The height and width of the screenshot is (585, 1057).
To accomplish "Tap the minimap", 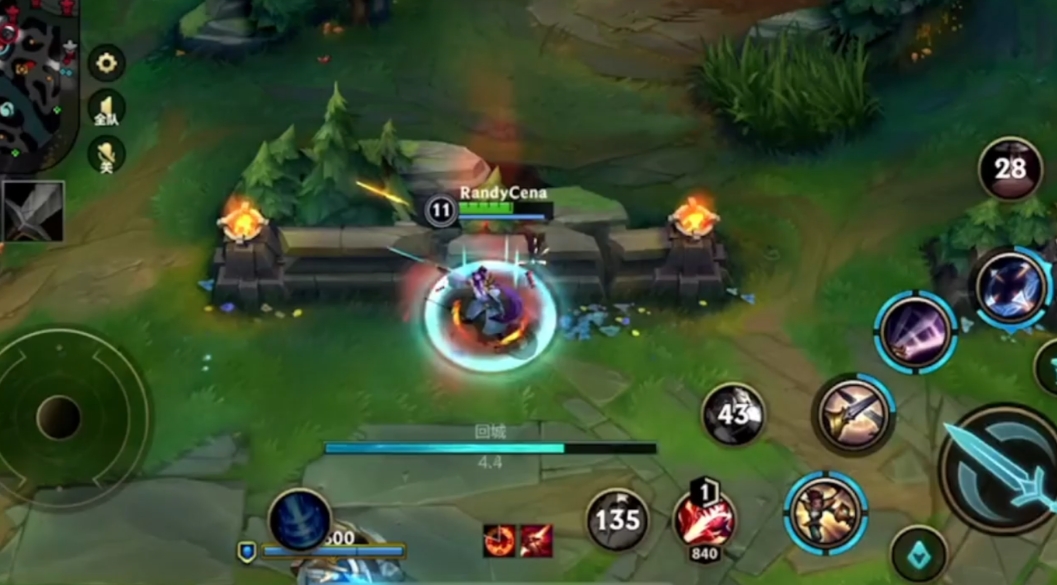I will (36, 82).
